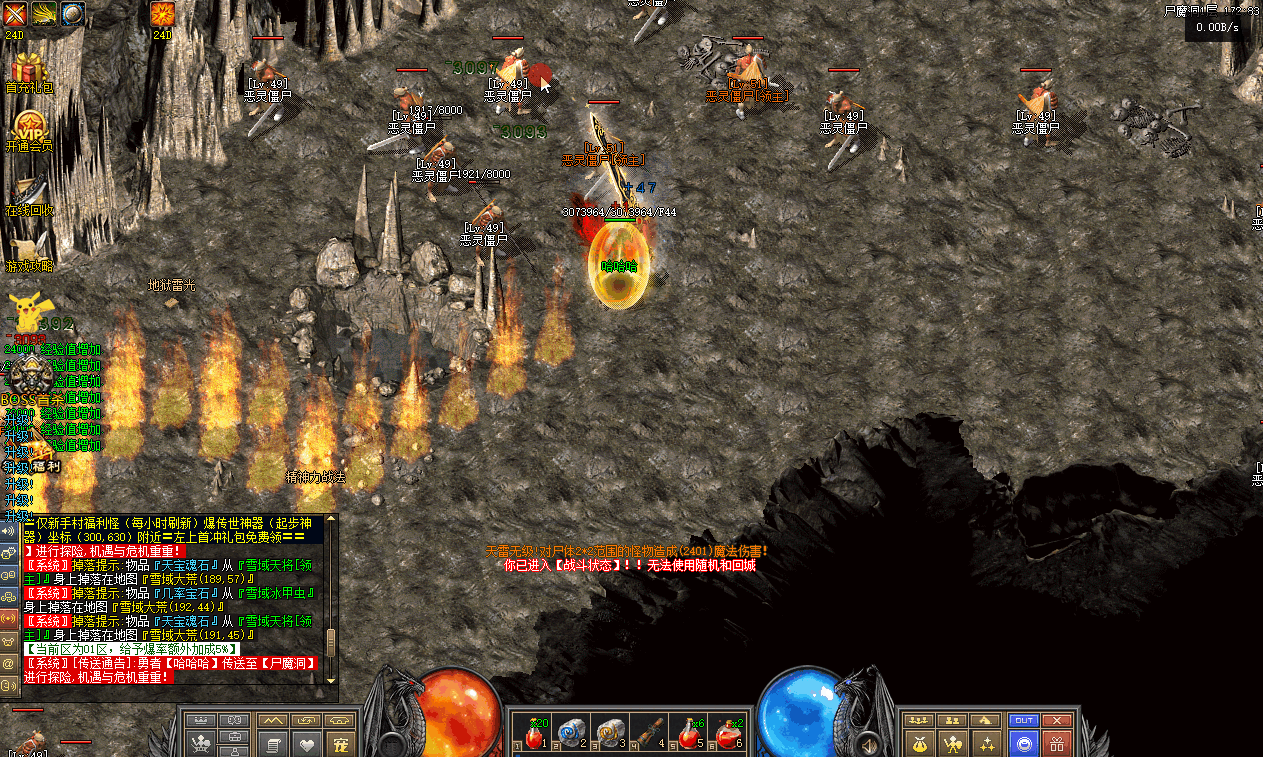Use the red potion in hotbar slot 5
The image size is (1263, 757).
690,736
